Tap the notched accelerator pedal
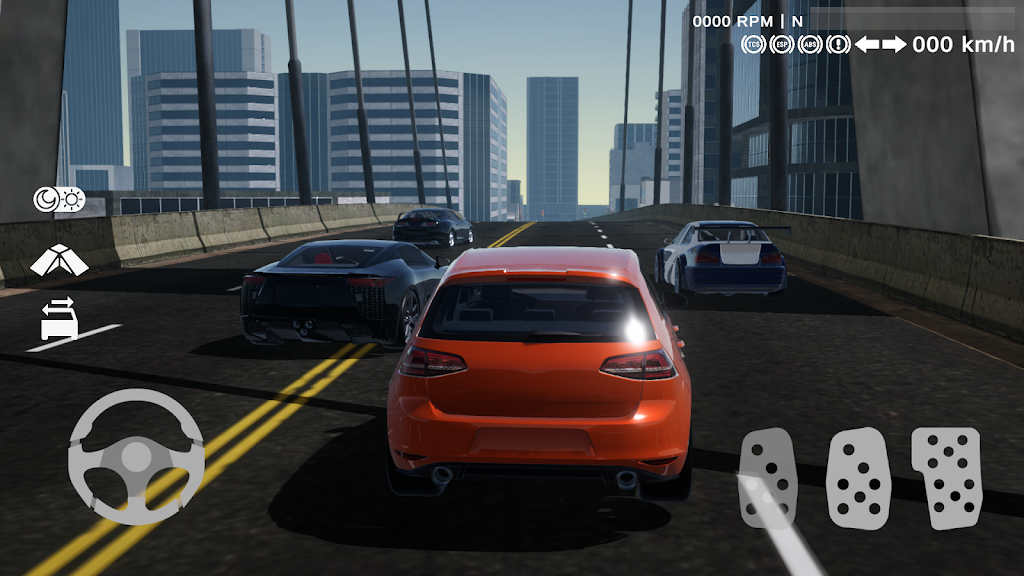Viewport: 1024px width, 576px height. tap(946, 478)
